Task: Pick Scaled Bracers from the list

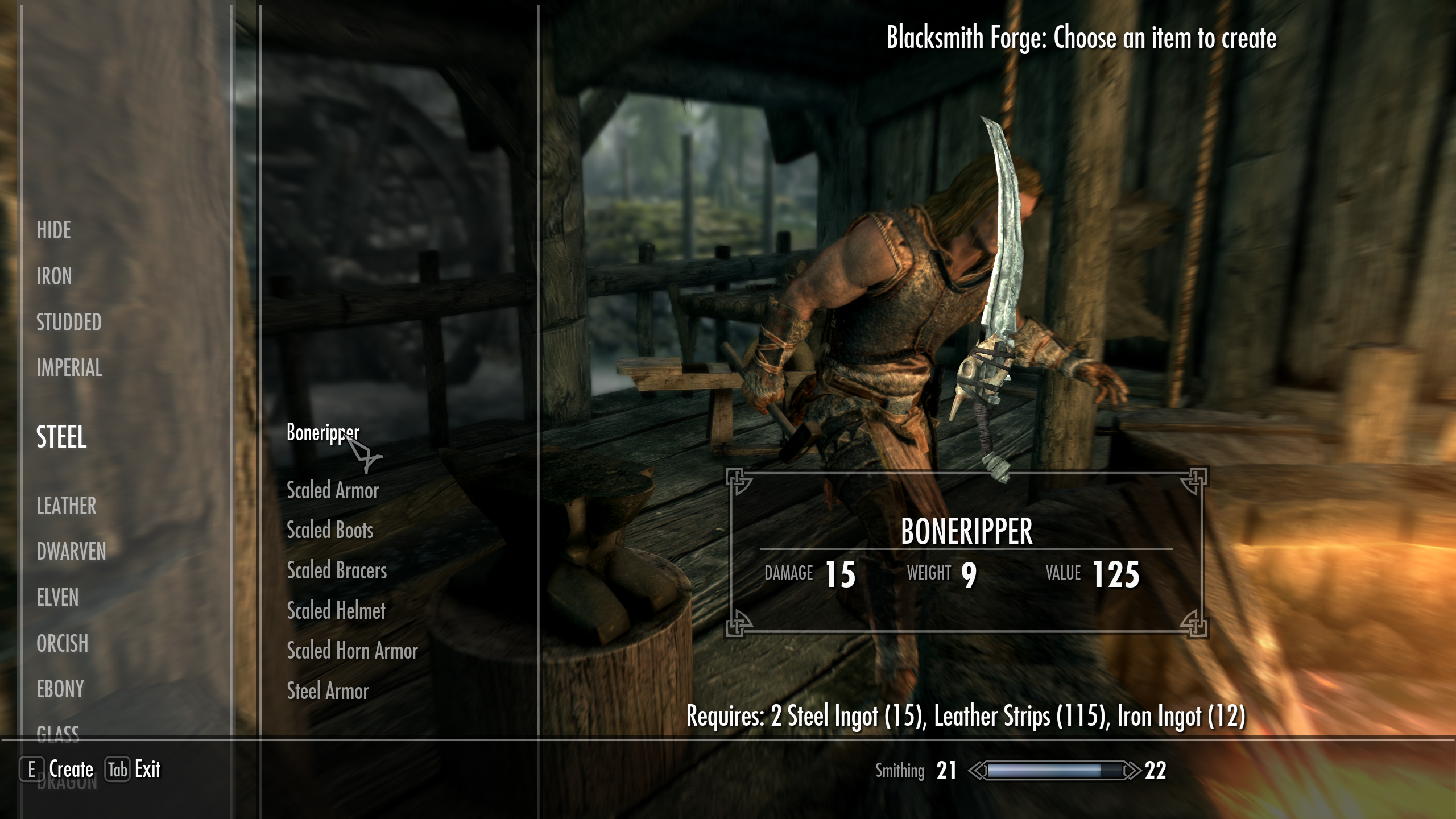Action: click(337, 571)
